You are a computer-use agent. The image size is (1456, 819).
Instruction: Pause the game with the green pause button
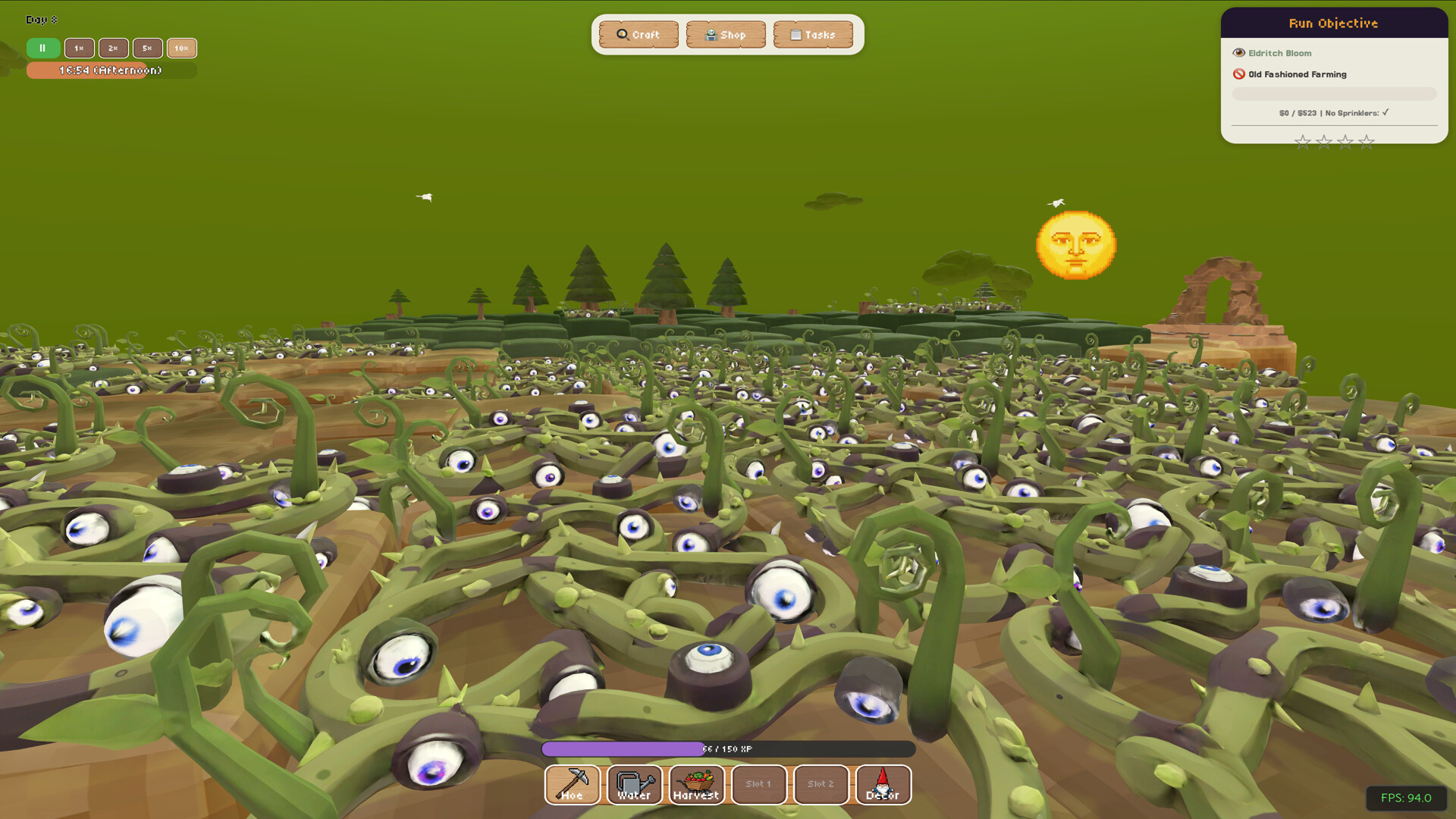[42, 48]
